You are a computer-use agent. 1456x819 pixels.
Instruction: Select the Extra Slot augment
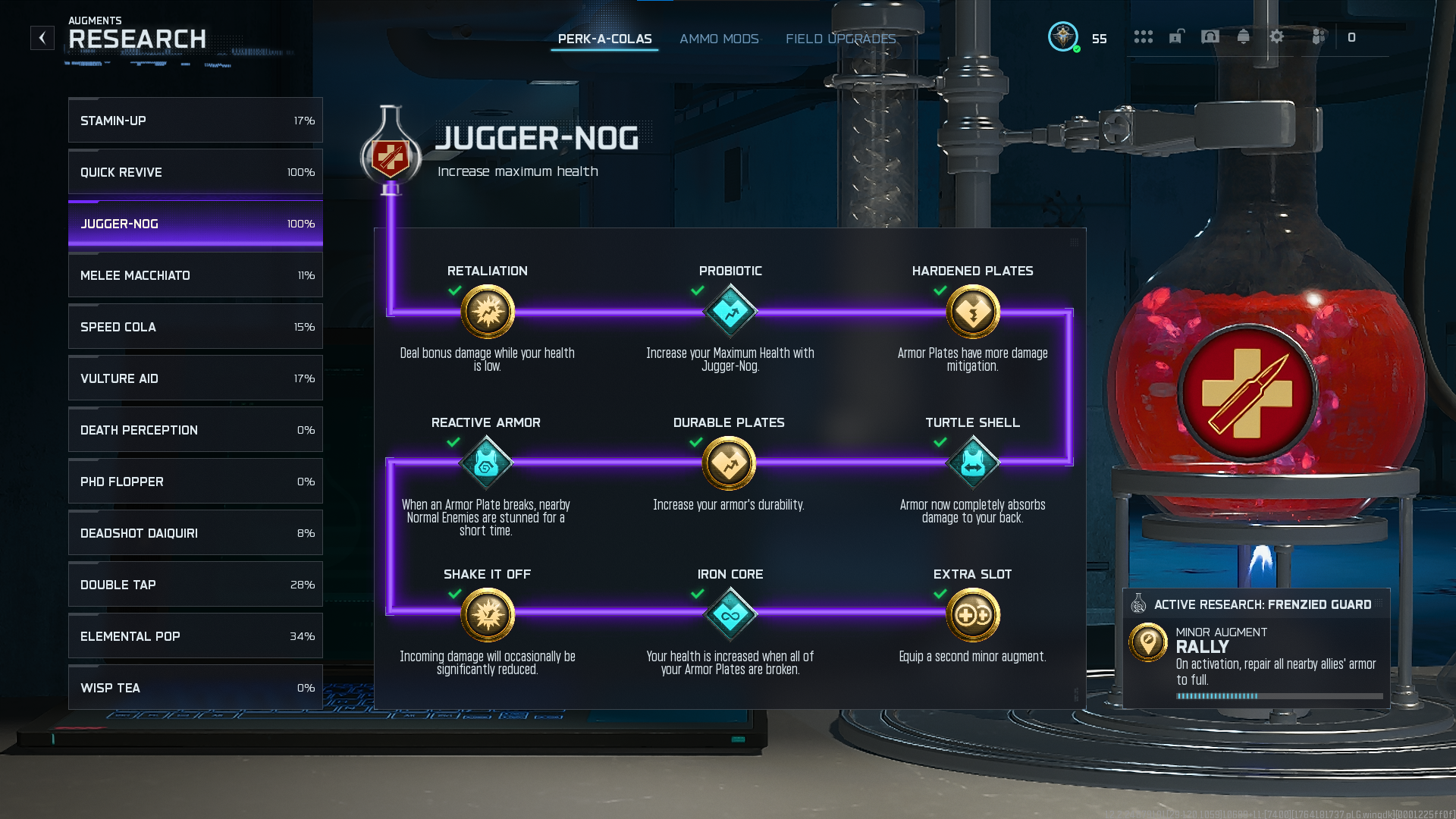pos(973,615)
